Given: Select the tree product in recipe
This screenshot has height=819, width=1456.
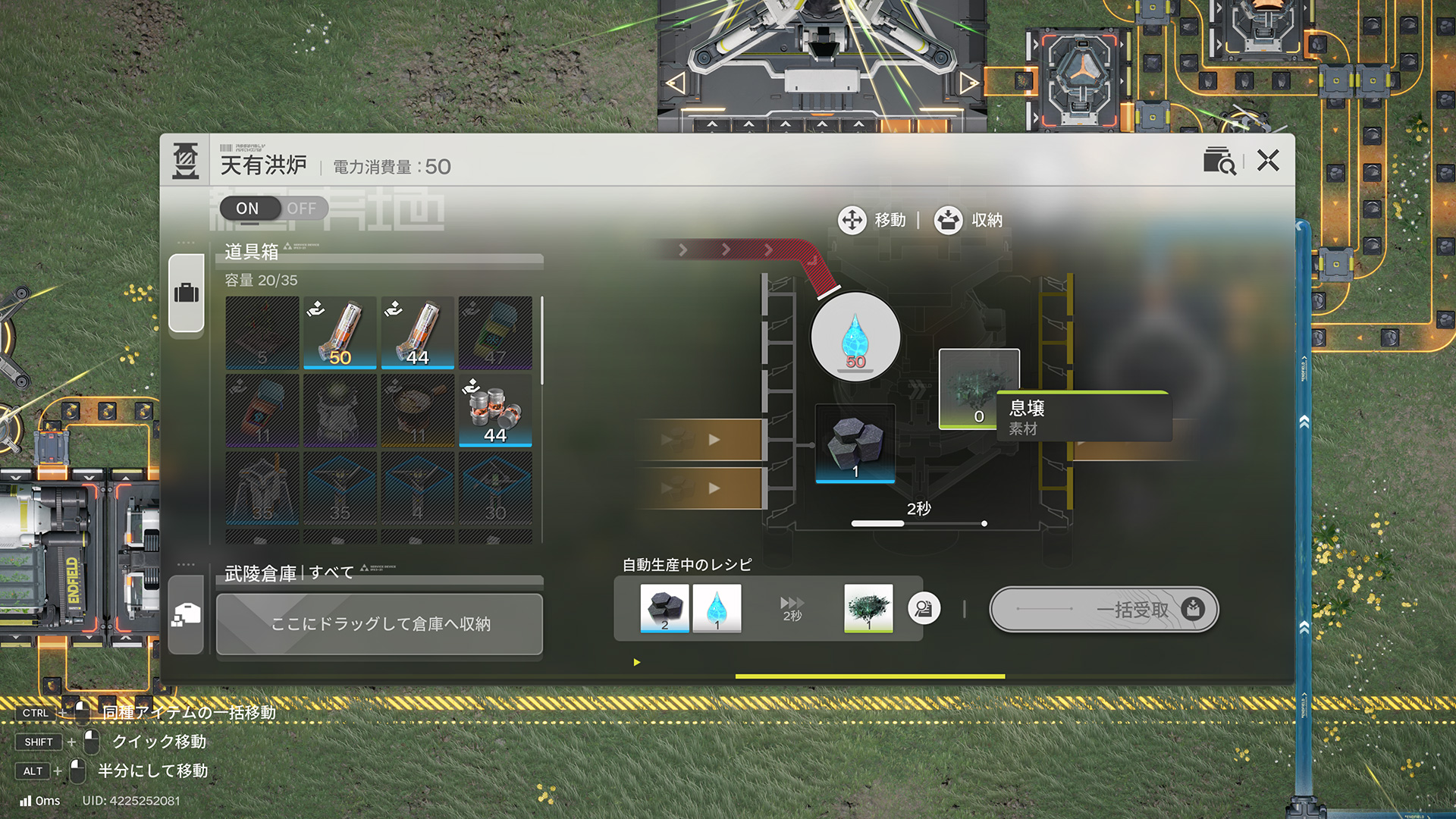Looking at the screenshot, I should click(x=868, y=608).
